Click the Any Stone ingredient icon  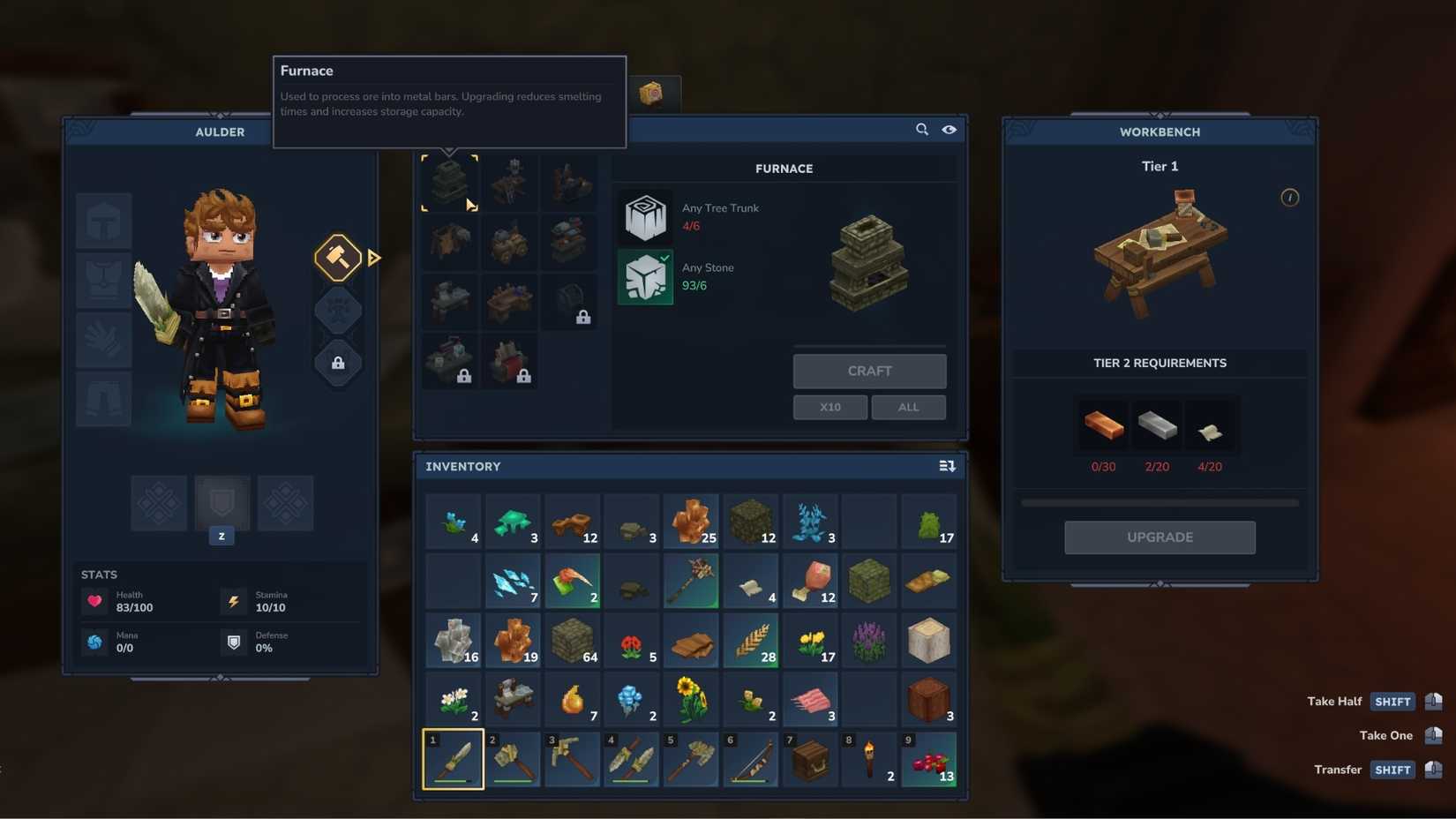[x=645, y=277]
